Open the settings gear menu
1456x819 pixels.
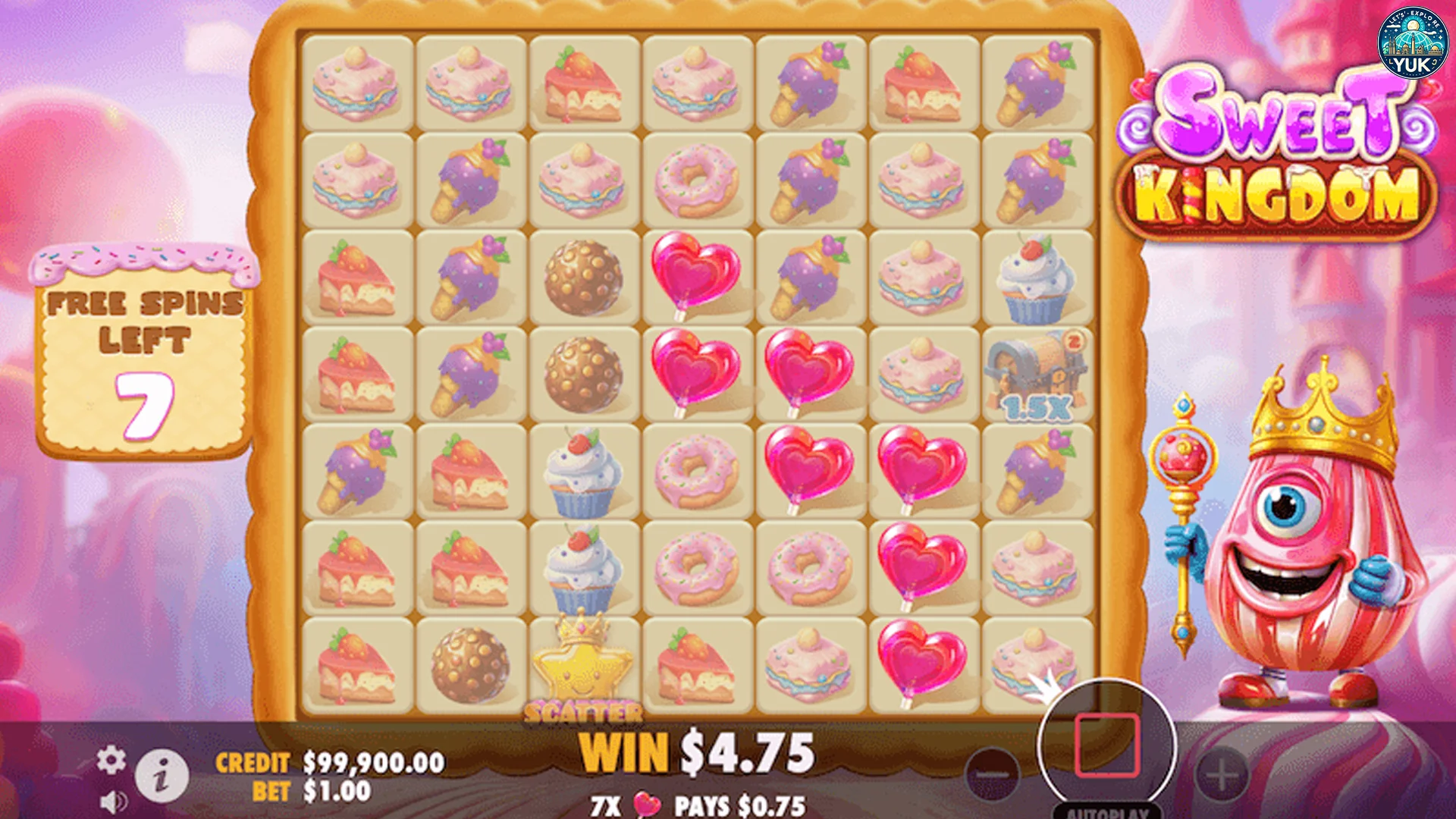tap(111, 759)
